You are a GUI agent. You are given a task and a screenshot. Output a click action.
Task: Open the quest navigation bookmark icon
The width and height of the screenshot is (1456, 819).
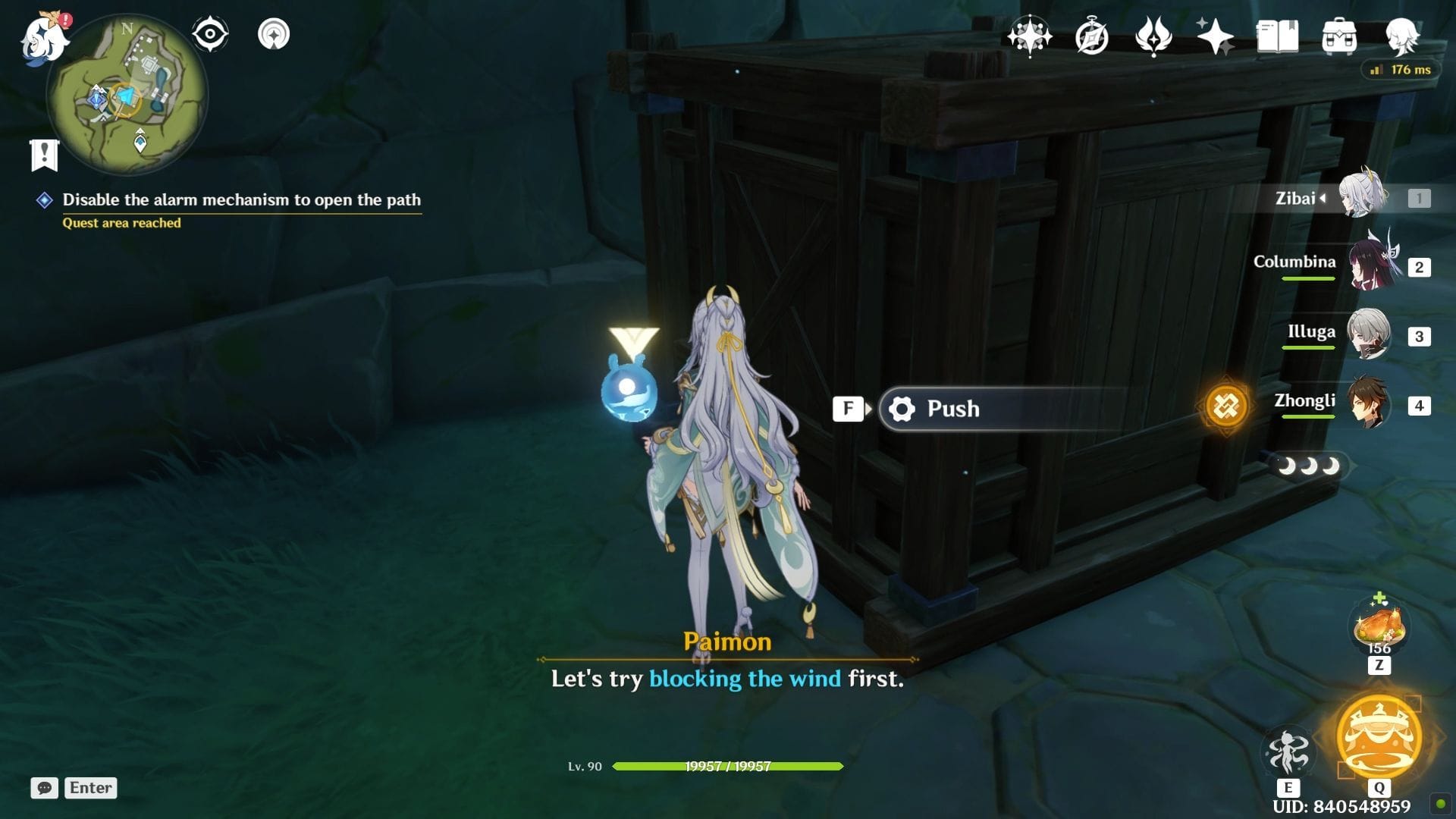(45, 155)
